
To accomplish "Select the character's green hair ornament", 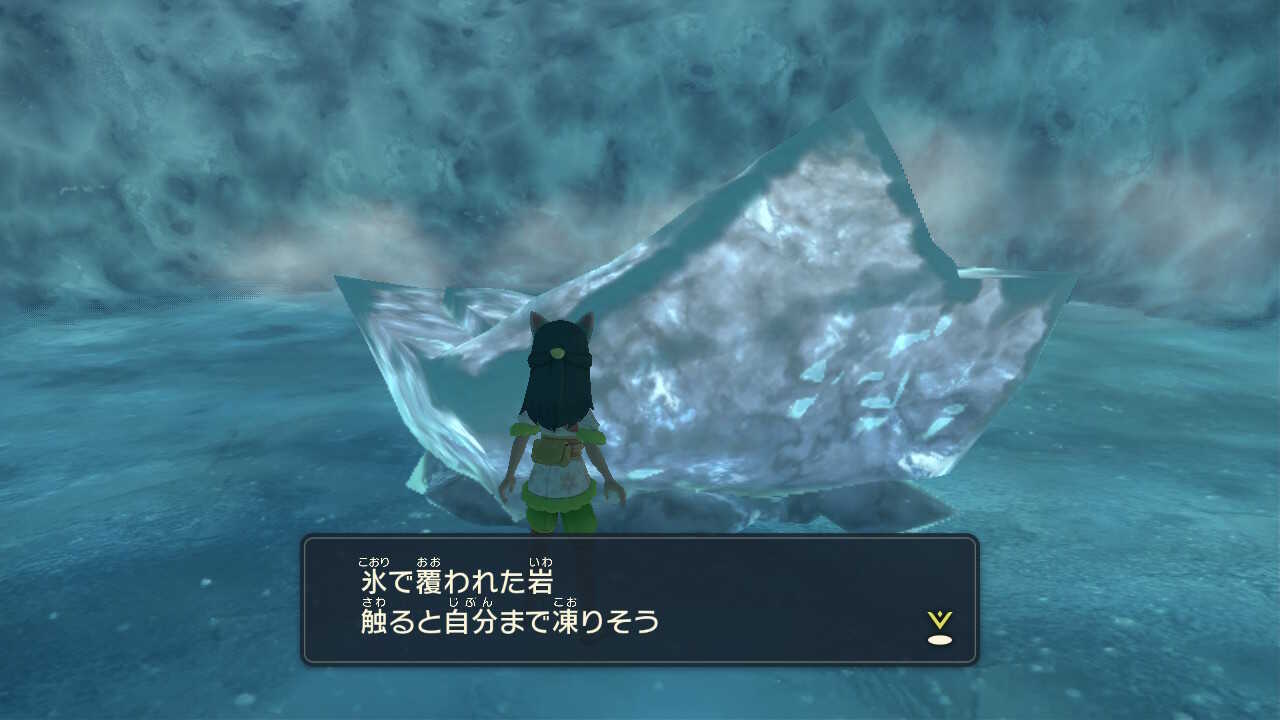I will click(558, 352).
